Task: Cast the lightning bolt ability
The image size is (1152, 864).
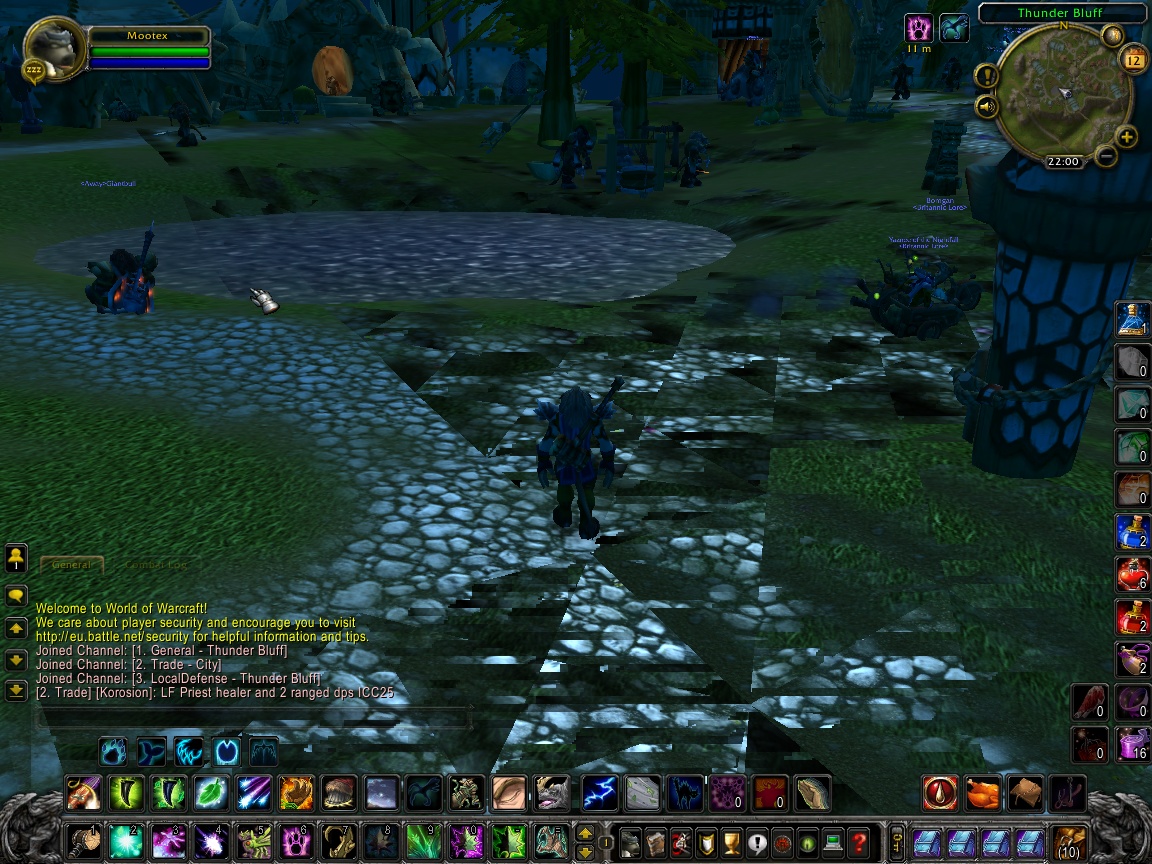Action: (x=599, y=794)
